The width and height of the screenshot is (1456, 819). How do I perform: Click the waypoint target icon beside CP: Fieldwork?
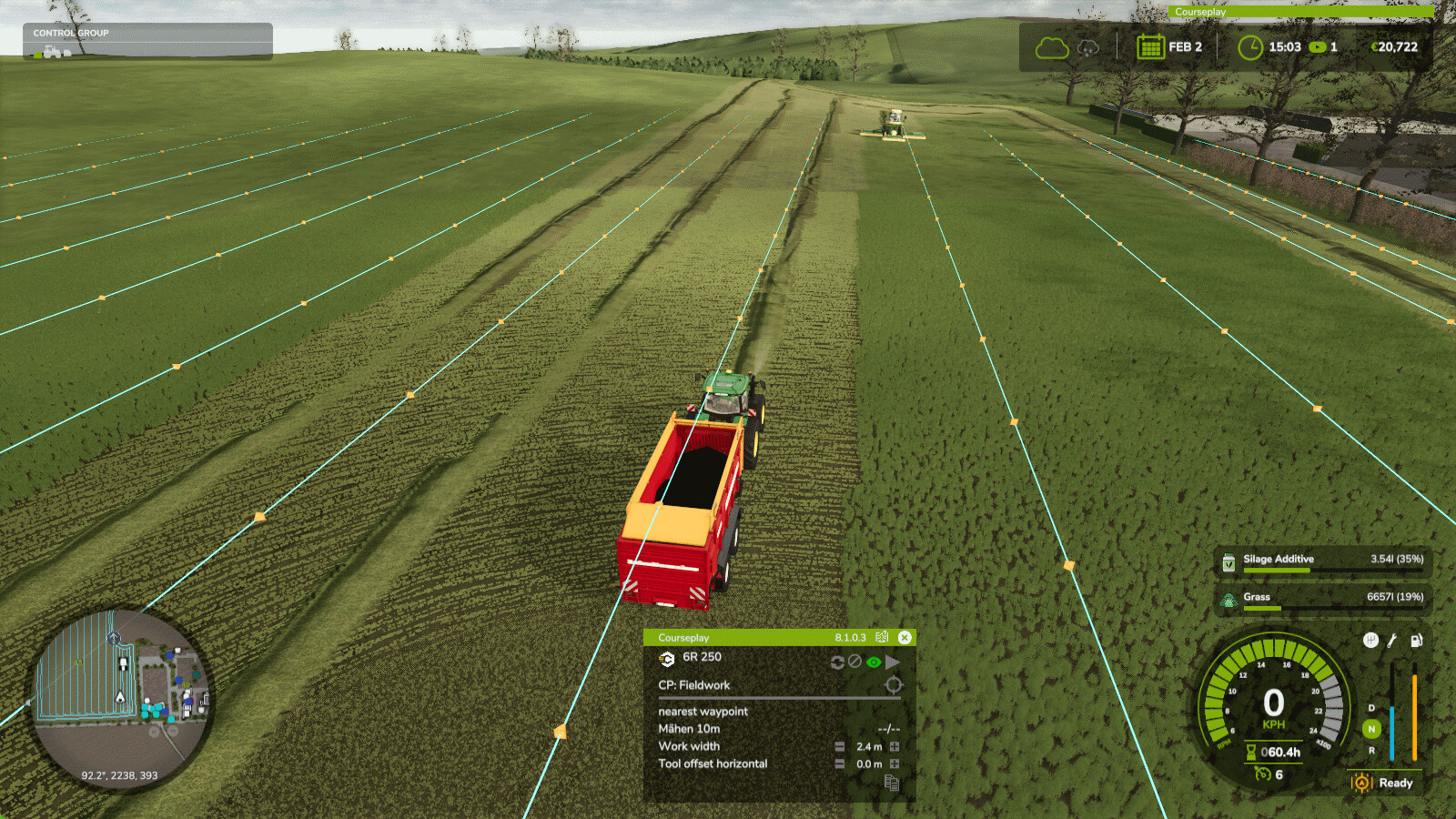[894, 684]
